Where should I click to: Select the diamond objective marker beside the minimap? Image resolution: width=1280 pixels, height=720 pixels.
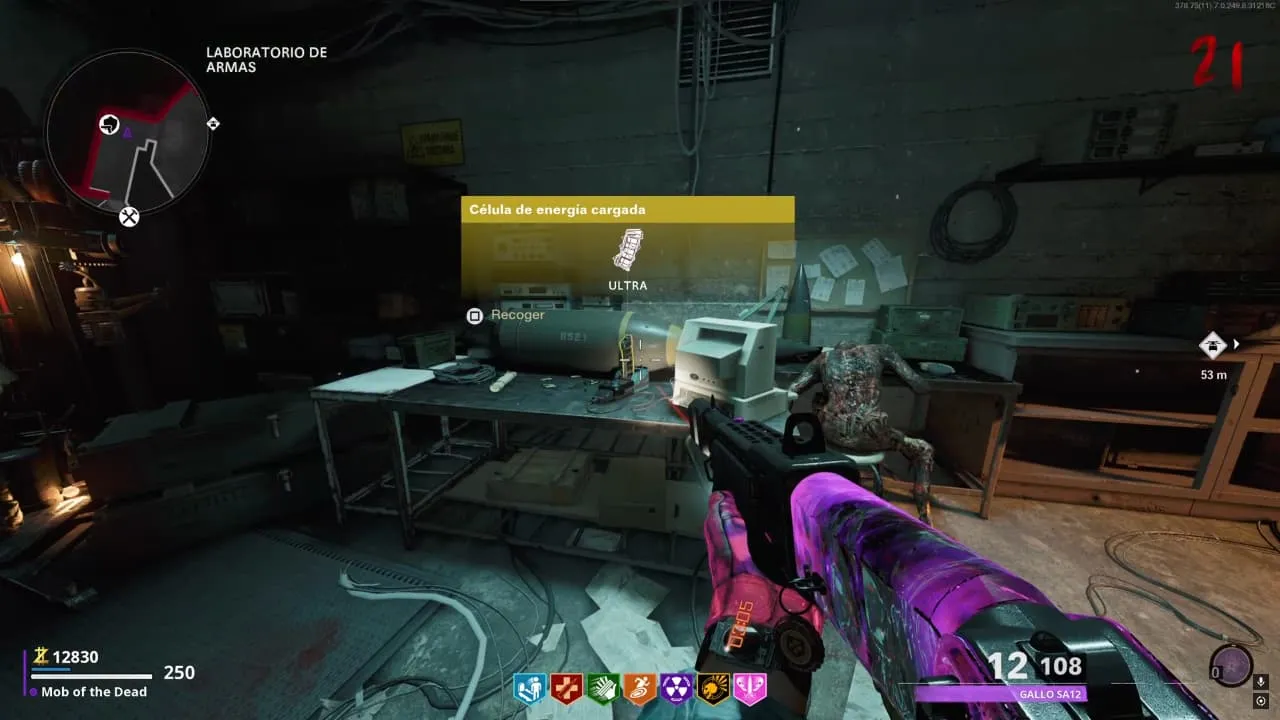pos(212,124)
